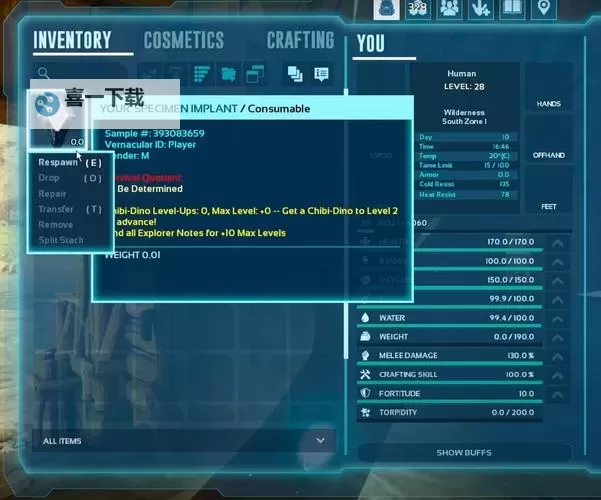The width and height of the screenshot is (601, 500).
Task: Select the Offhand equipment slot
Action: tap(548, 155)
